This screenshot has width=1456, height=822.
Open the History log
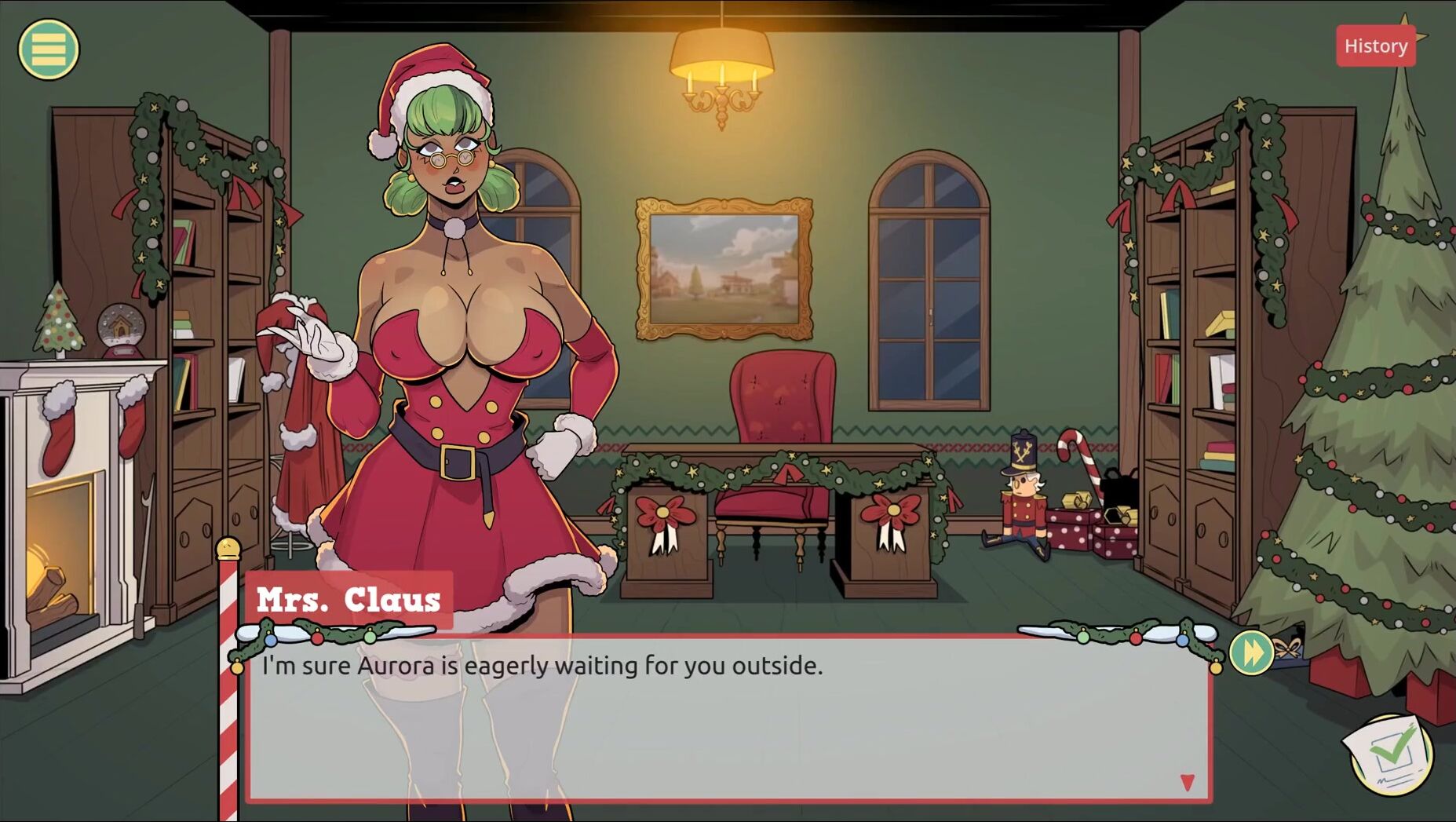(x=1375, y=46)
